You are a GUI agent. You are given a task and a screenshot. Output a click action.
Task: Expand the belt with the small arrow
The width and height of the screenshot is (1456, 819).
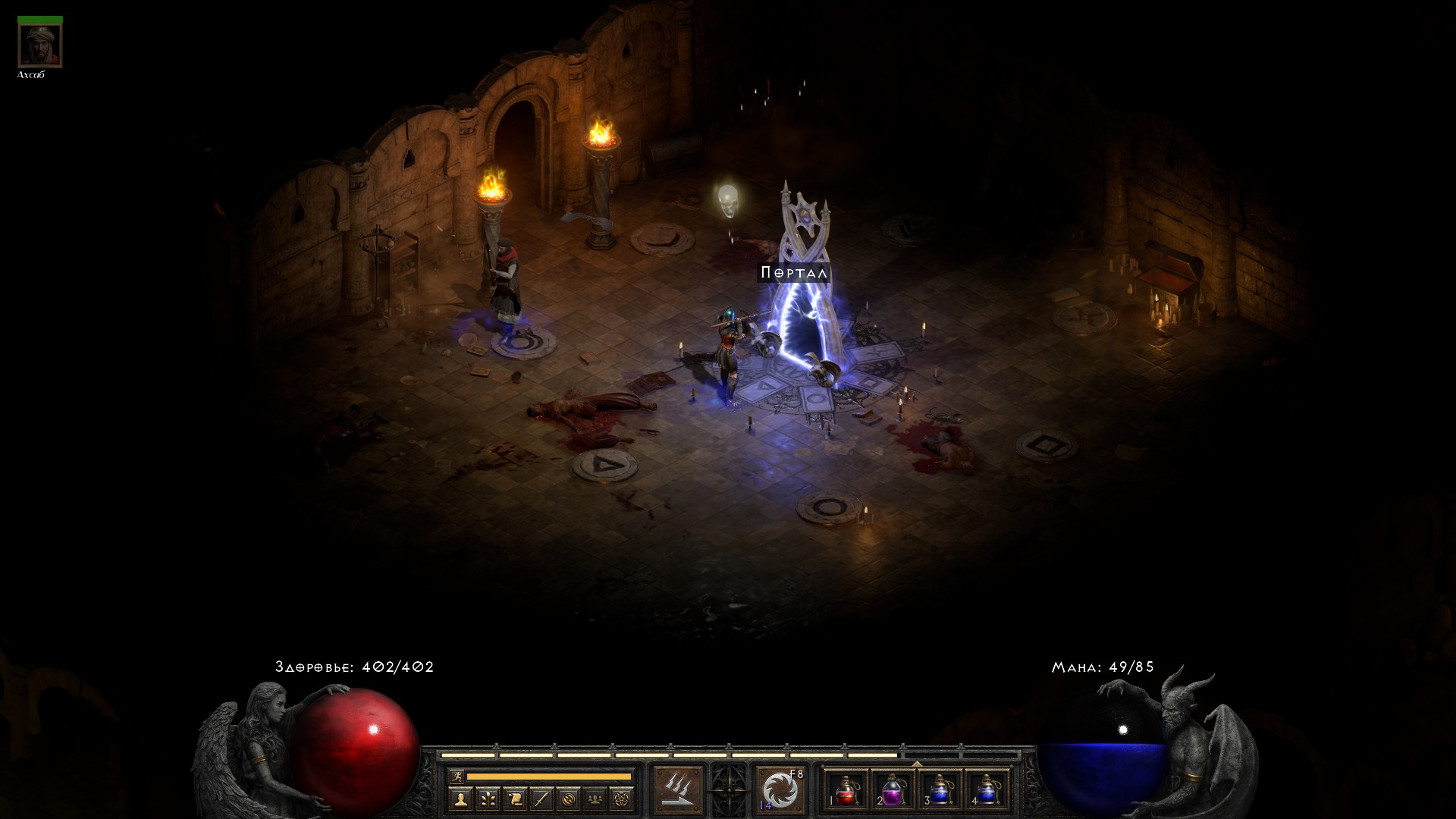click(x=916, y=764)
